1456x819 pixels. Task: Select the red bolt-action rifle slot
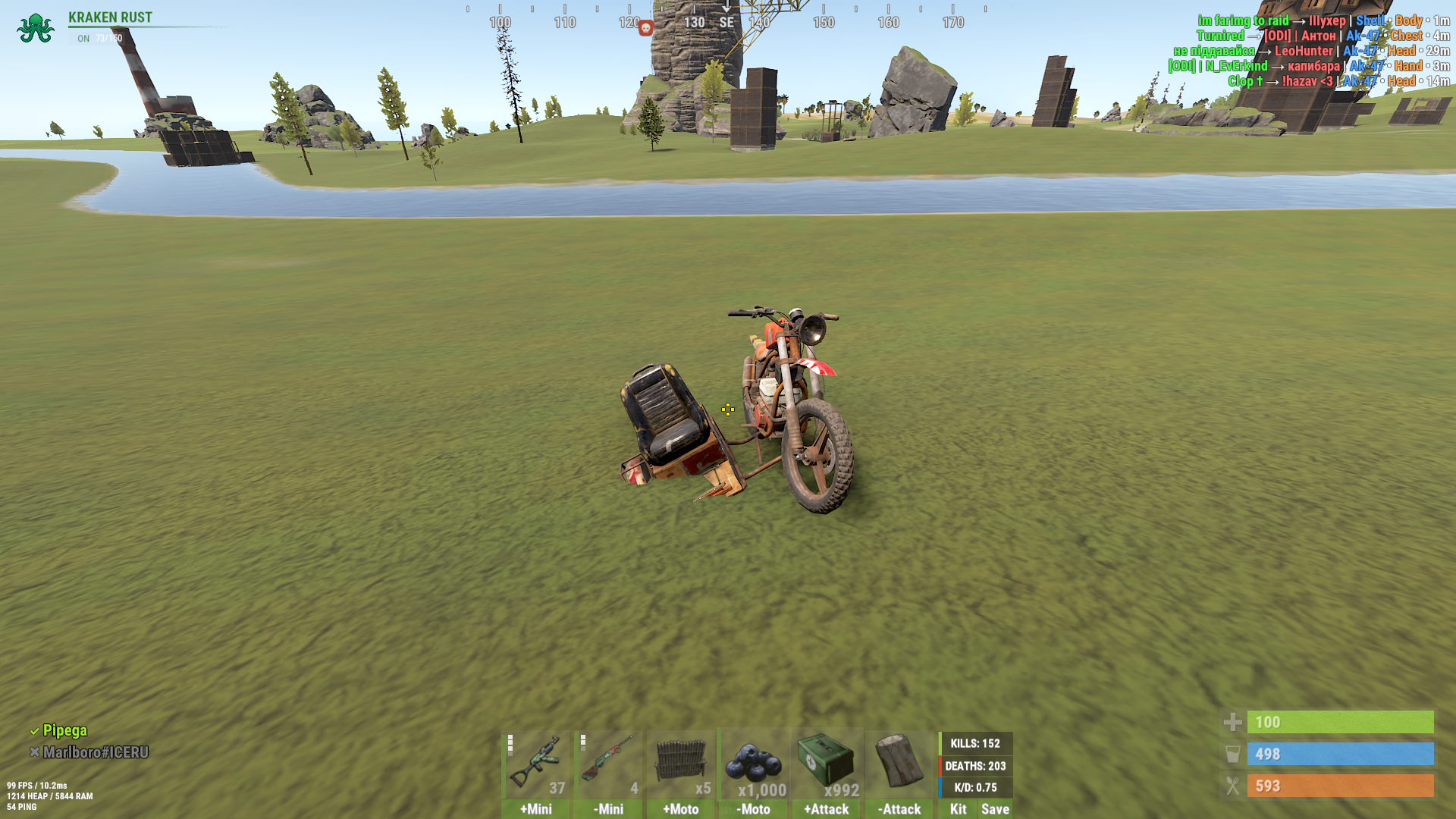tap(608, 763)
